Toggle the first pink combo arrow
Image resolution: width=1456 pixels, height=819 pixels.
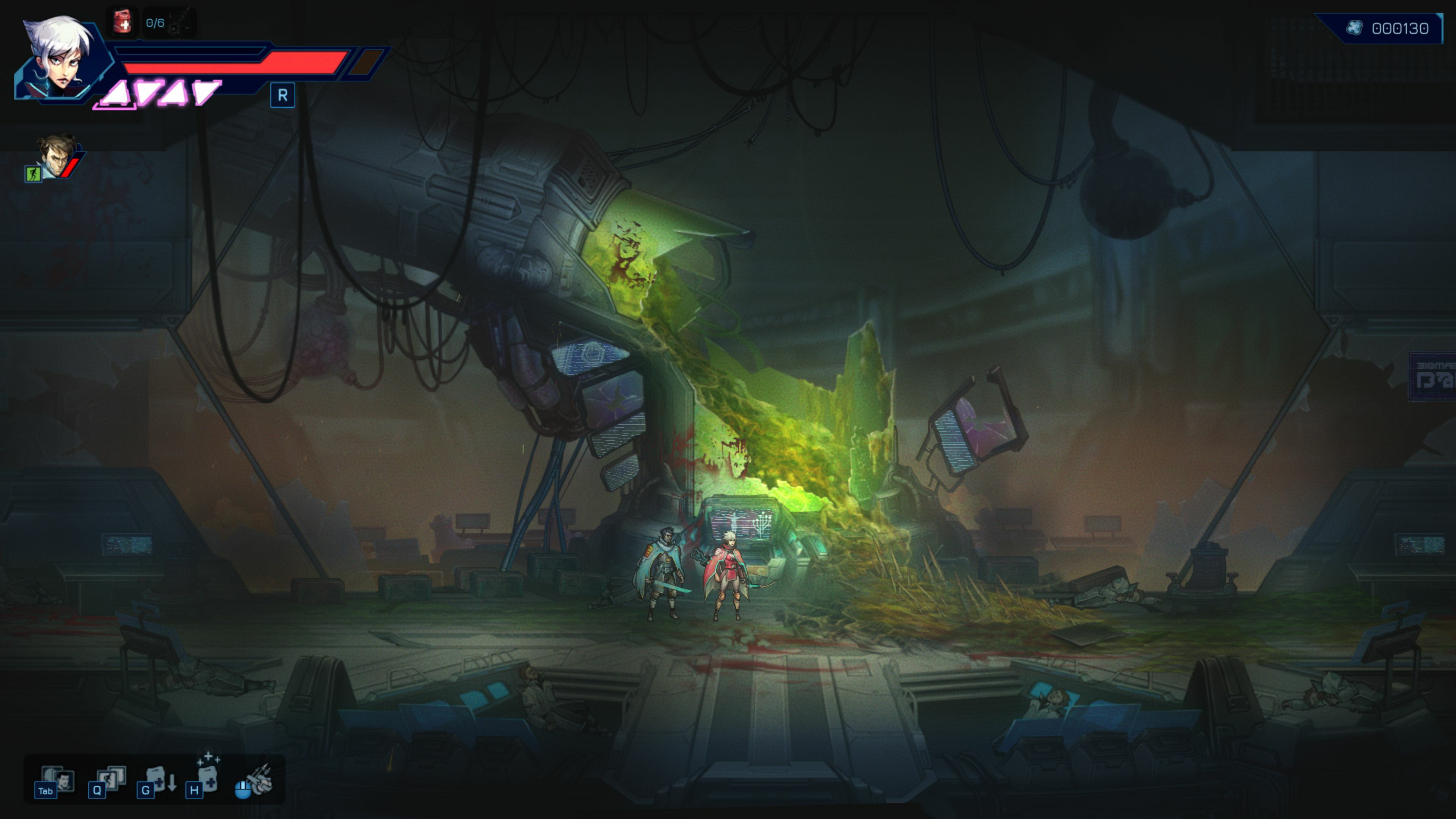pos(115,93)
